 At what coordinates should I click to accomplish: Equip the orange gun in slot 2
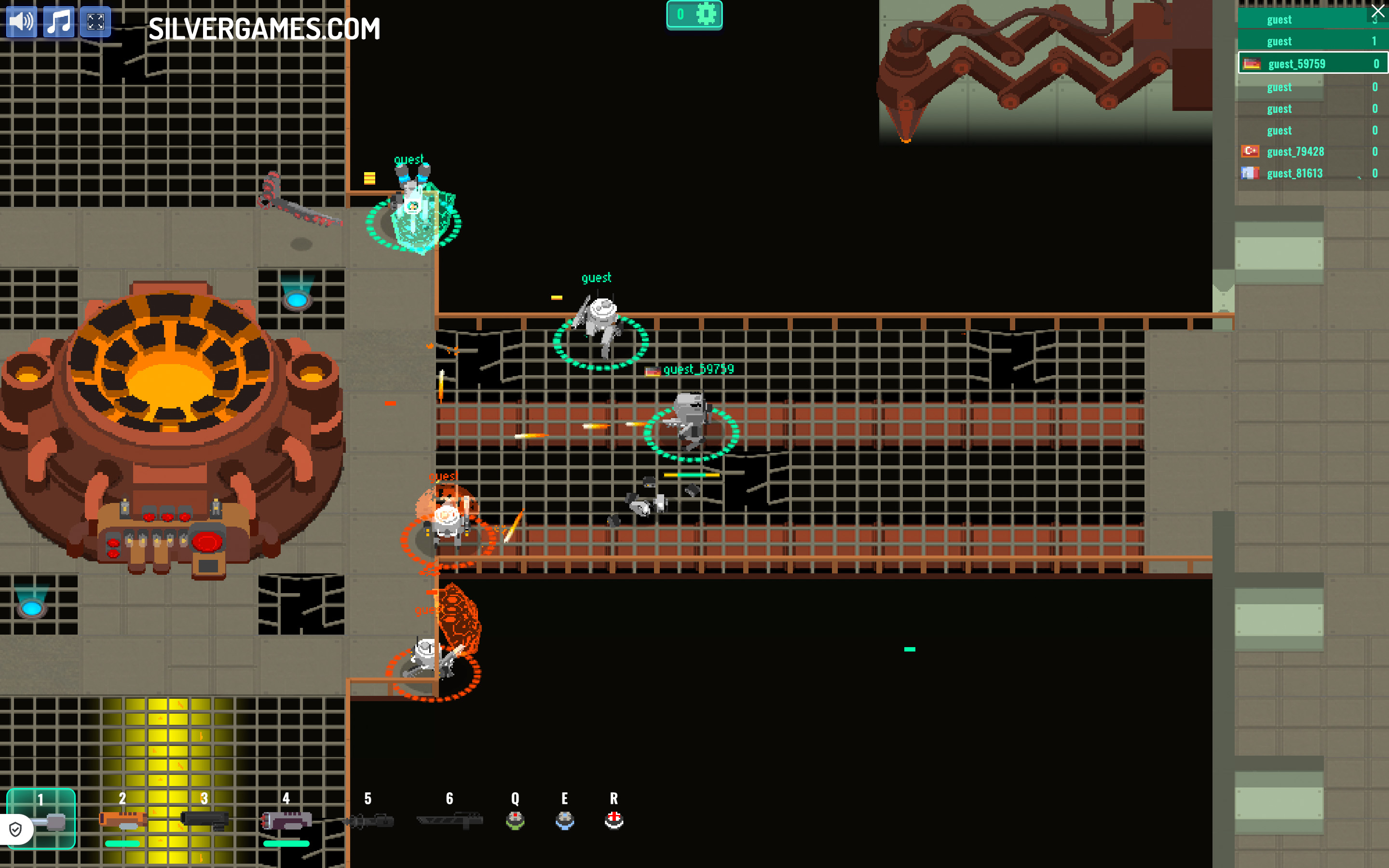click(122, 819)
